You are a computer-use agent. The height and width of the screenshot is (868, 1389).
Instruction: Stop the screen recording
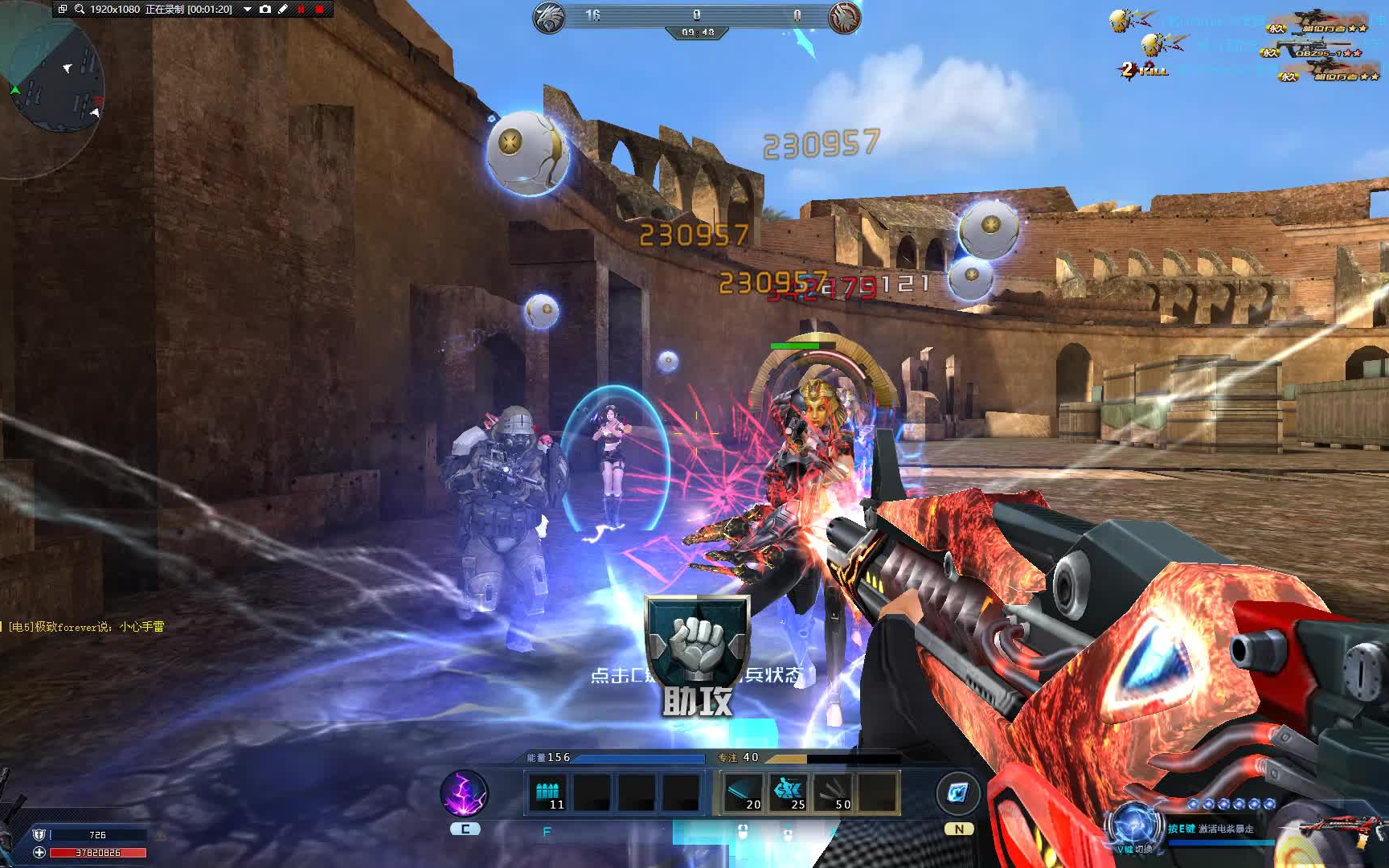tap(320, 10)
